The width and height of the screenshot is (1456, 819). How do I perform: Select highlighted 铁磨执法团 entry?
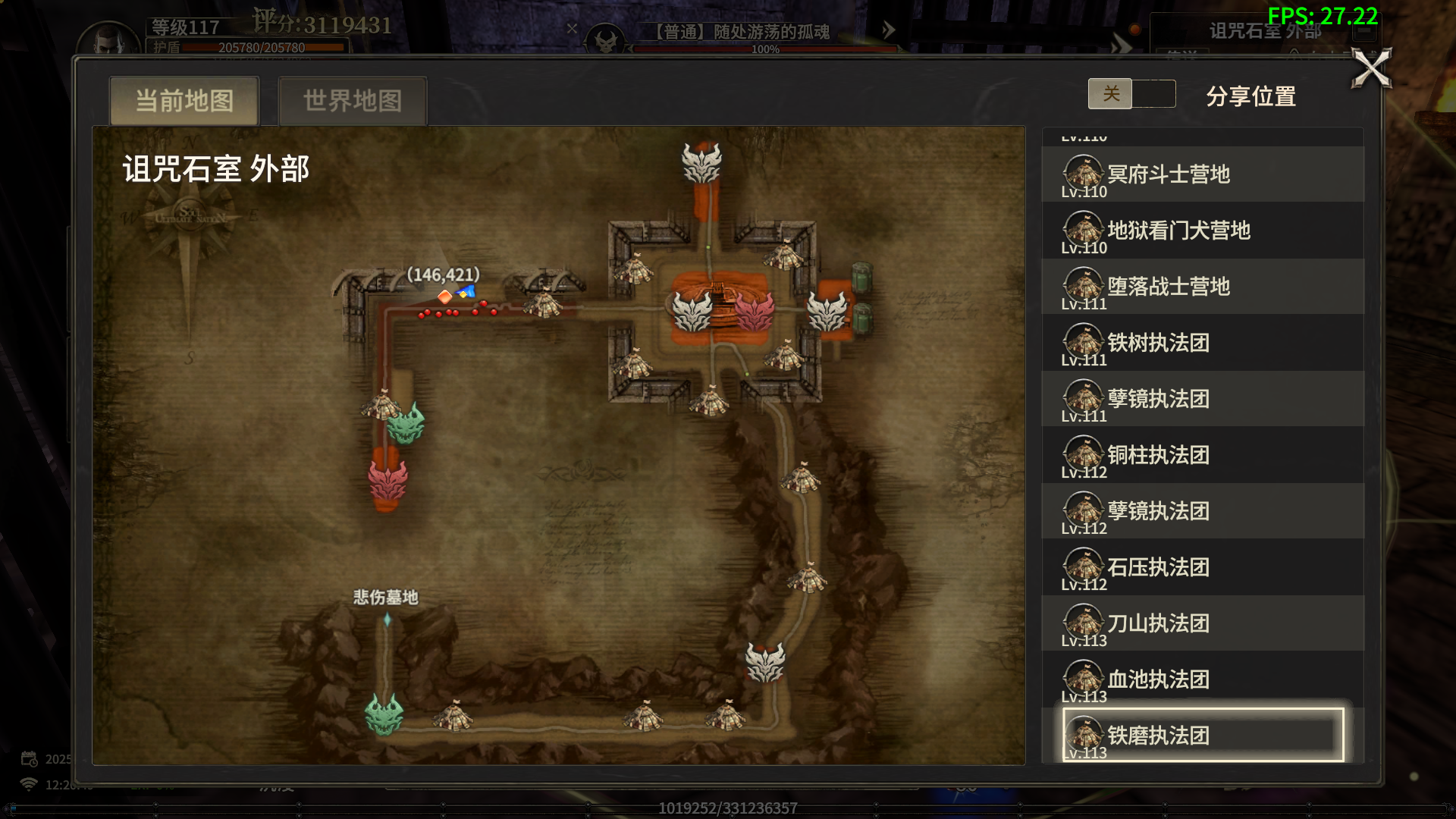(x=1202, y=735)
